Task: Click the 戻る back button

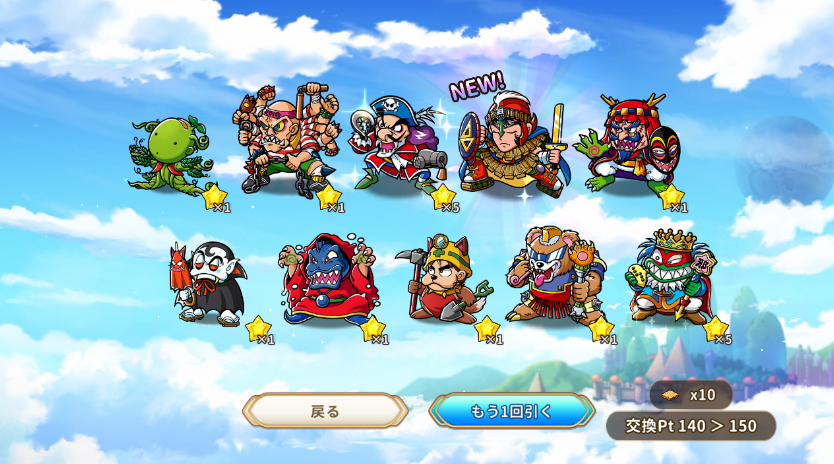Action: click(325, 411)
